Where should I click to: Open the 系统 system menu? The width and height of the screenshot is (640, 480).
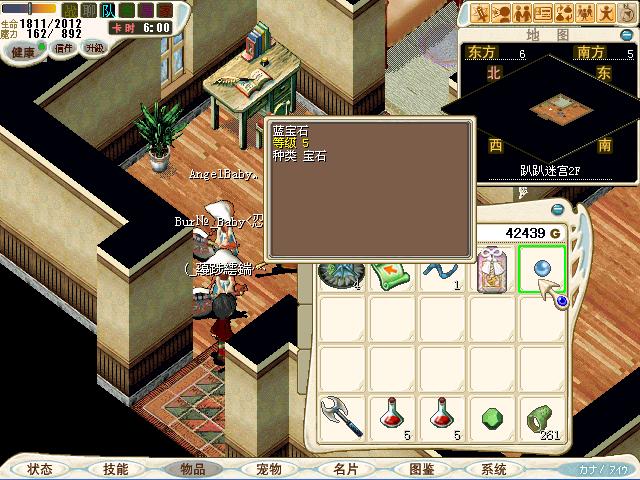click(493, 468)
